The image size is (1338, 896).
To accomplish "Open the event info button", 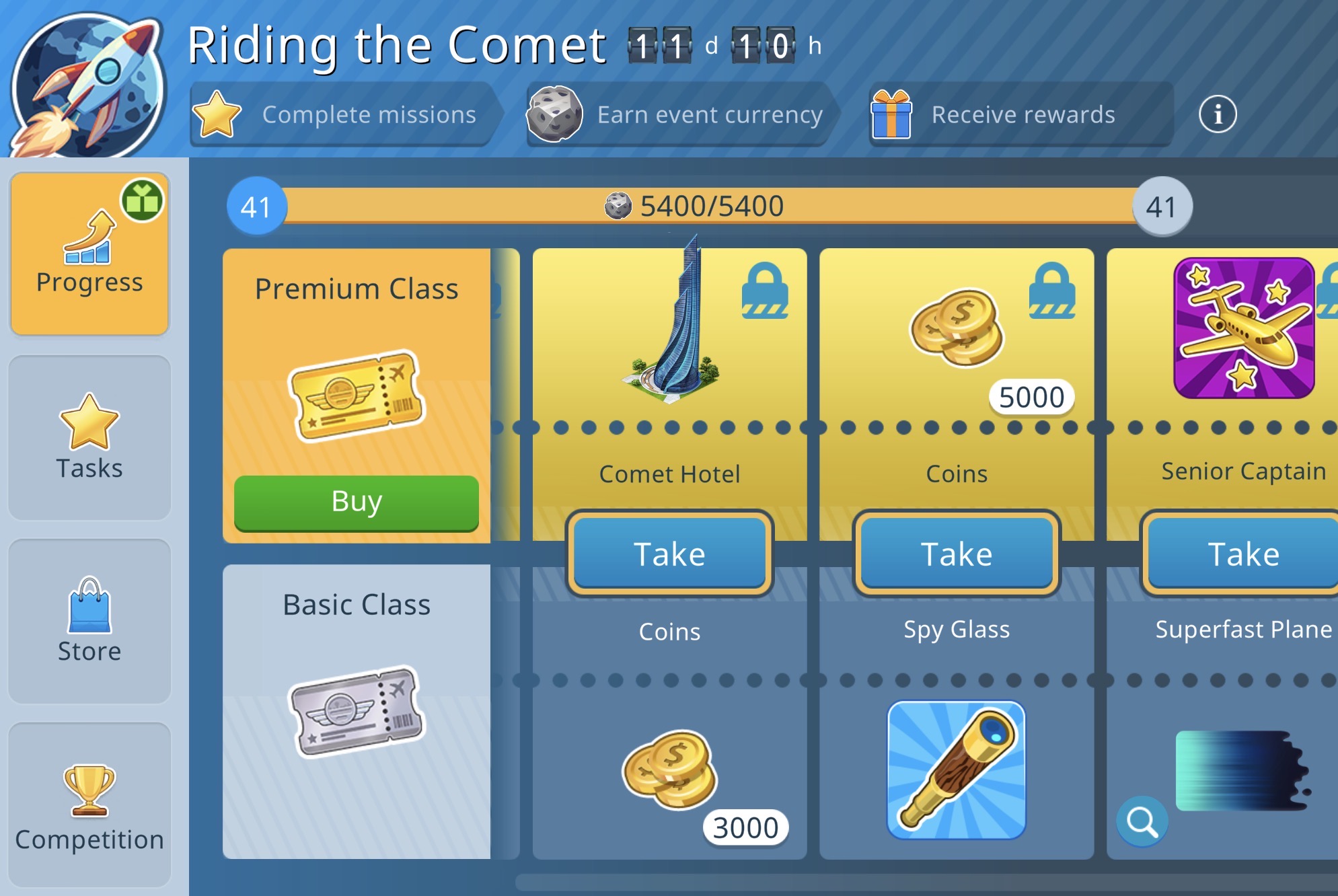I will click(x=1217, y=114).
